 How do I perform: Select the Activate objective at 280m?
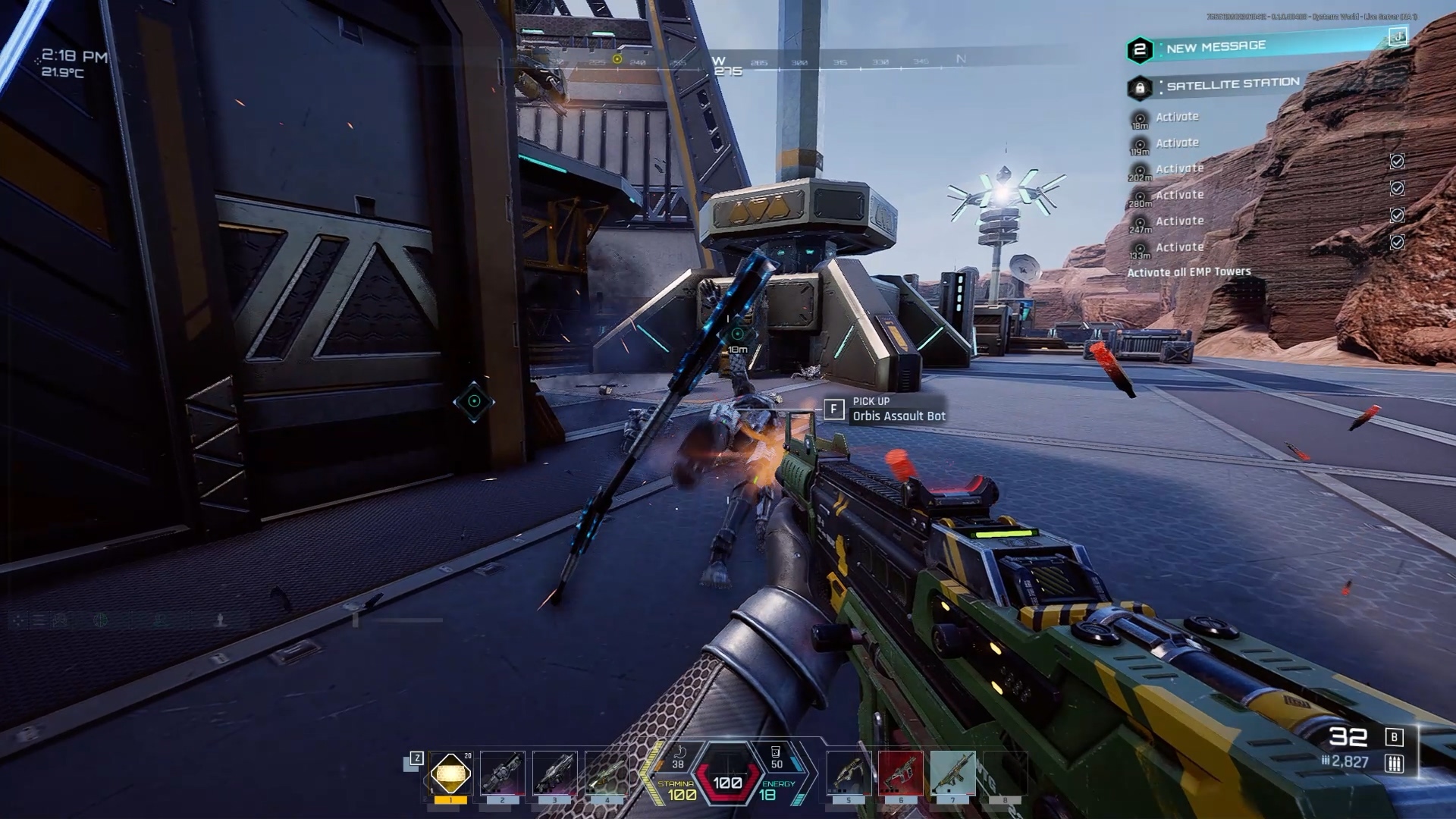coord(1179,195)
